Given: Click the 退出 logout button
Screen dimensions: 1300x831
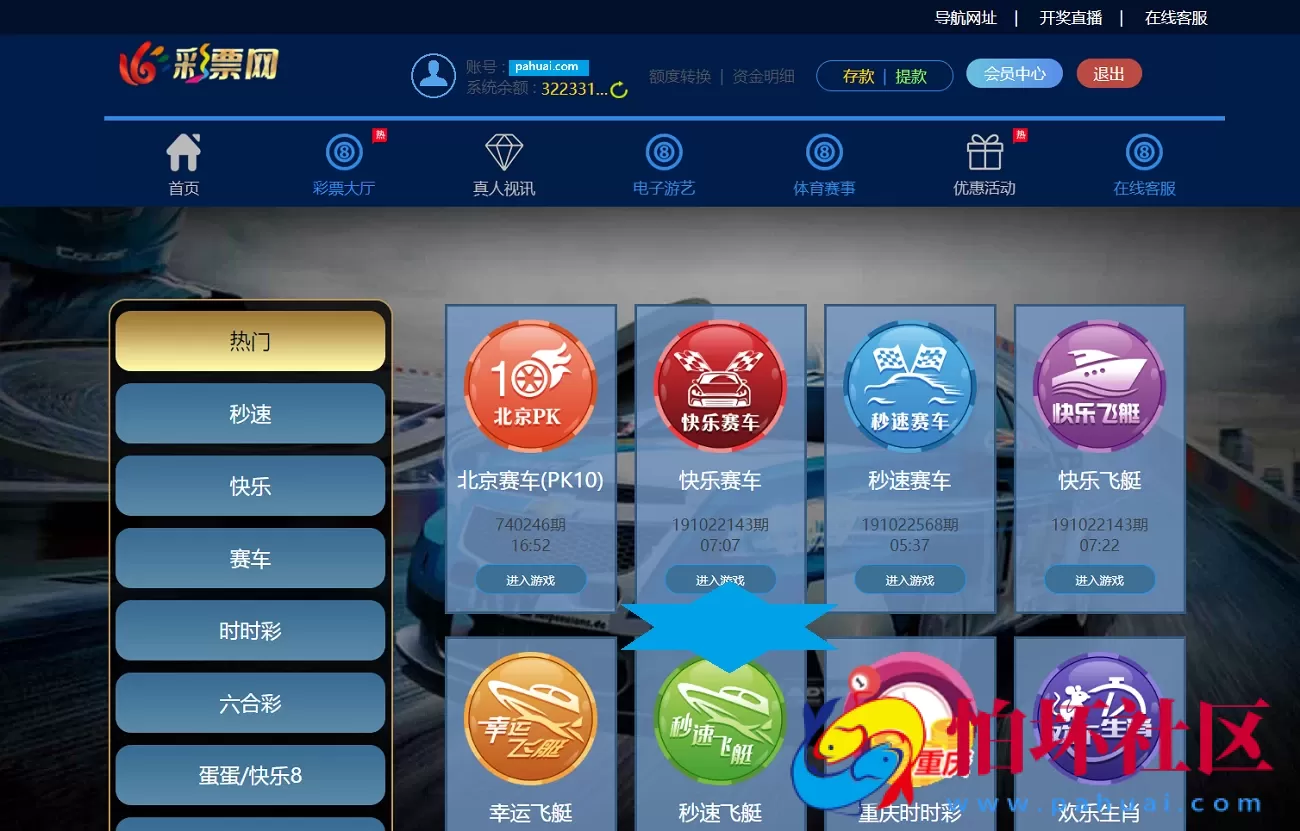Looking at the screenshot, I should pyautogui.click(x=1108, y=73).
